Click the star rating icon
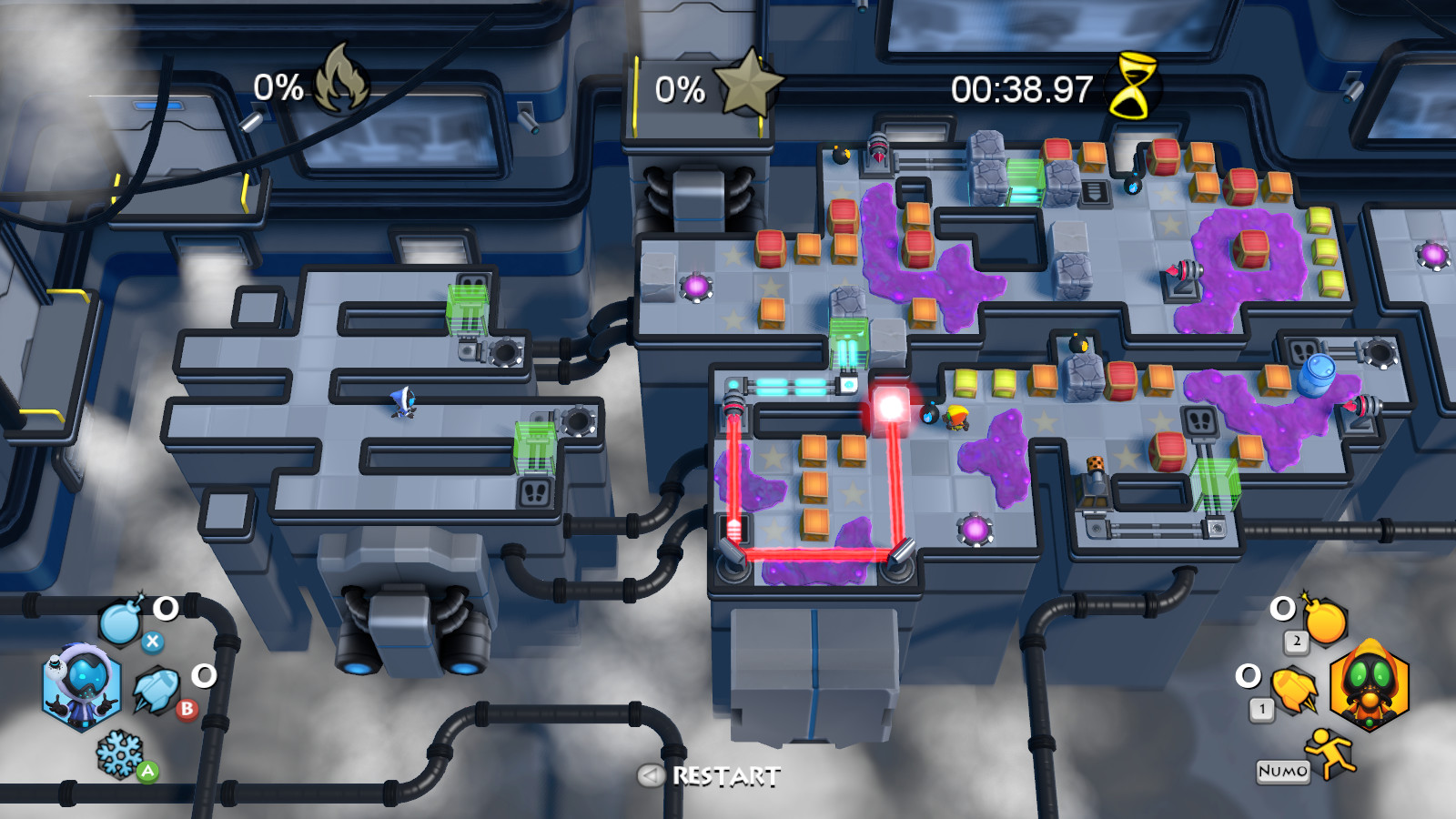 click(746, 85)
